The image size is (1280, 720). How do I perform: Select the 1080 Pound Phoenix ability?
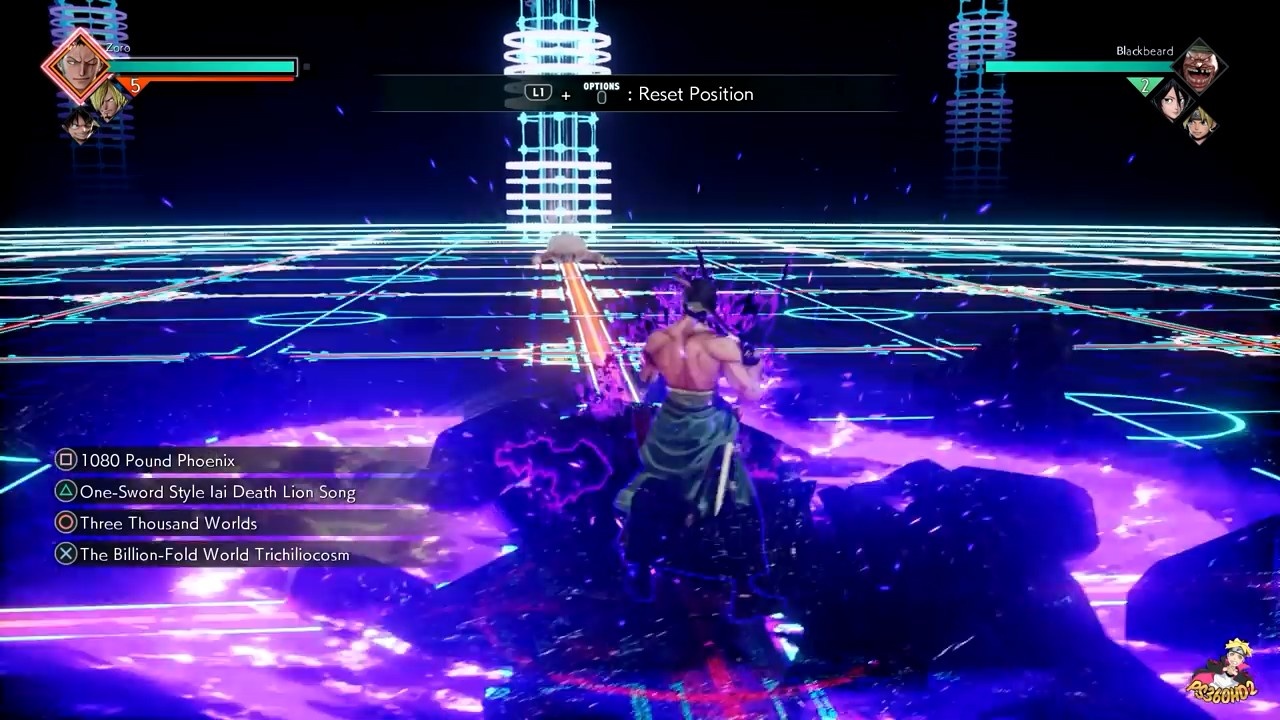tap(157, 461)
